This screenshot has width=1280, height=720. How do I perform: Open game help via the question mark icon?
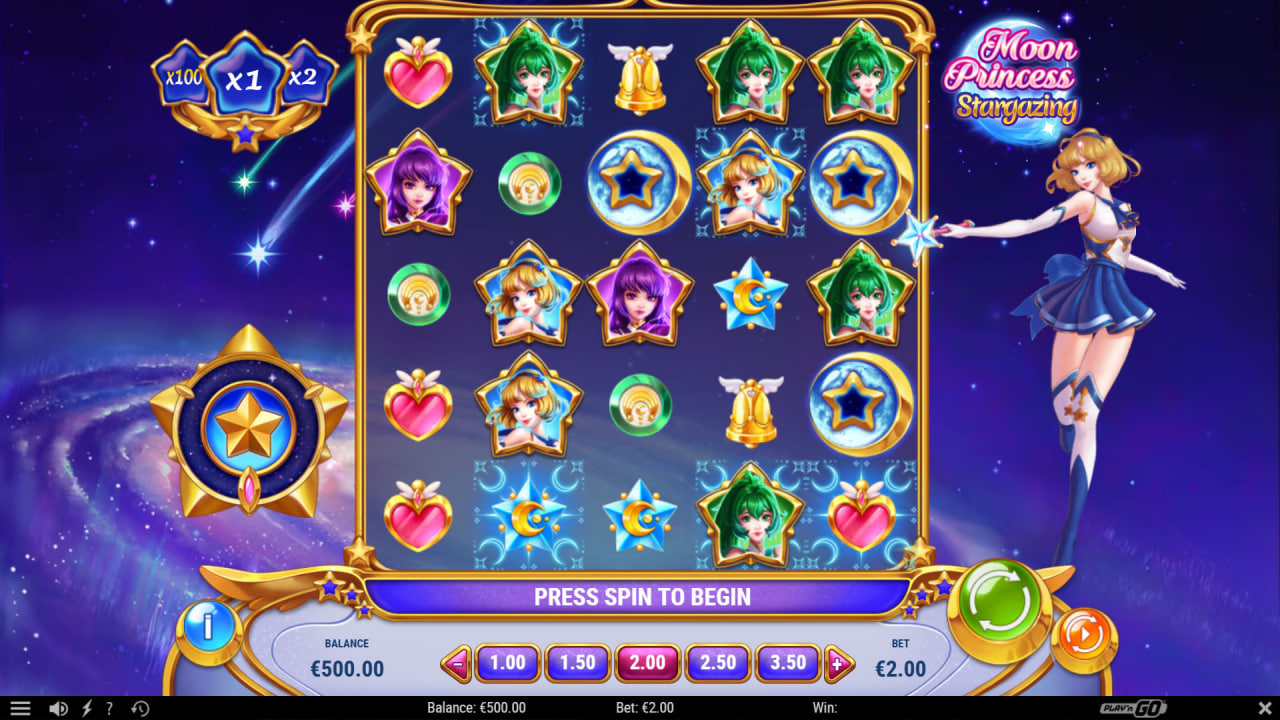[x=110, y=708]
